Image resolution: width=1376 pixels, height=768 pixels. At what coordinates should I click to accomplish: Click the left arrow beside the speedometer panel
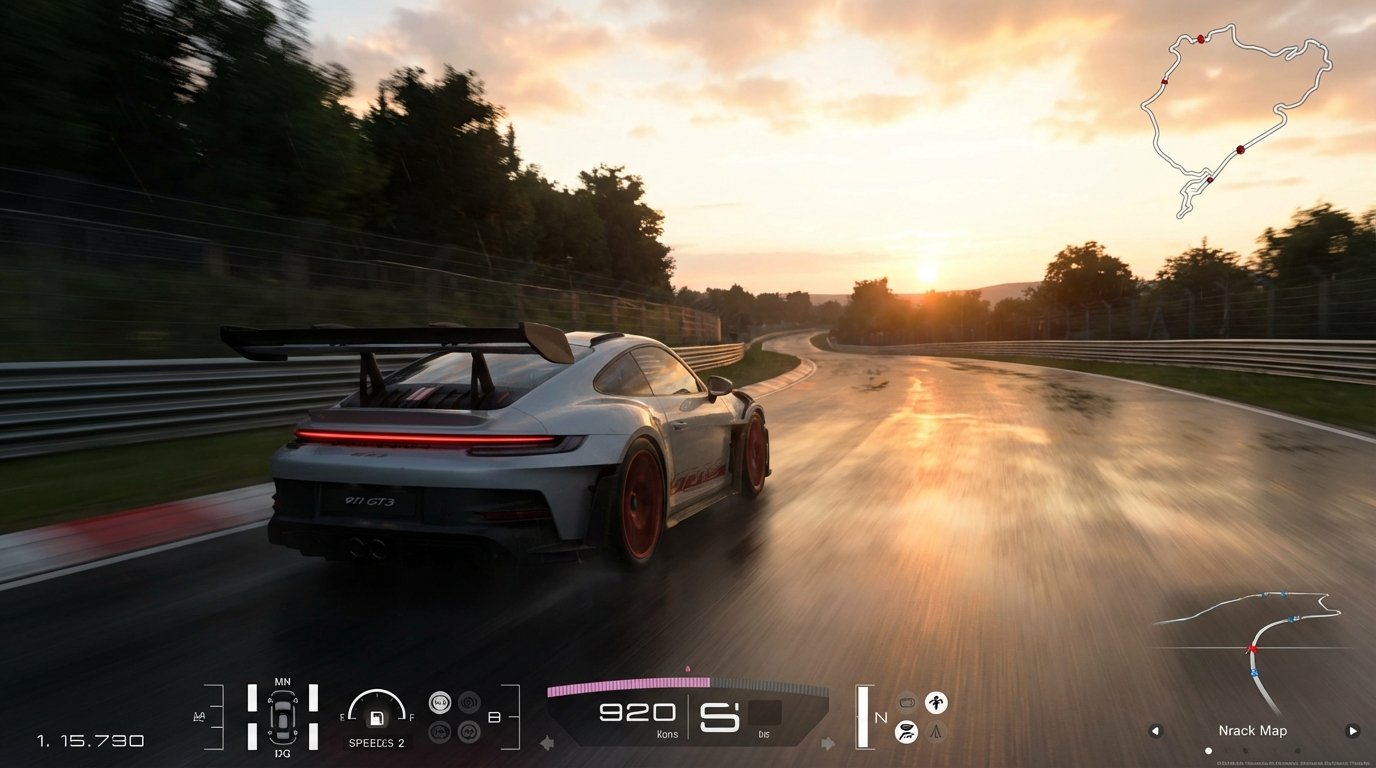547,744
